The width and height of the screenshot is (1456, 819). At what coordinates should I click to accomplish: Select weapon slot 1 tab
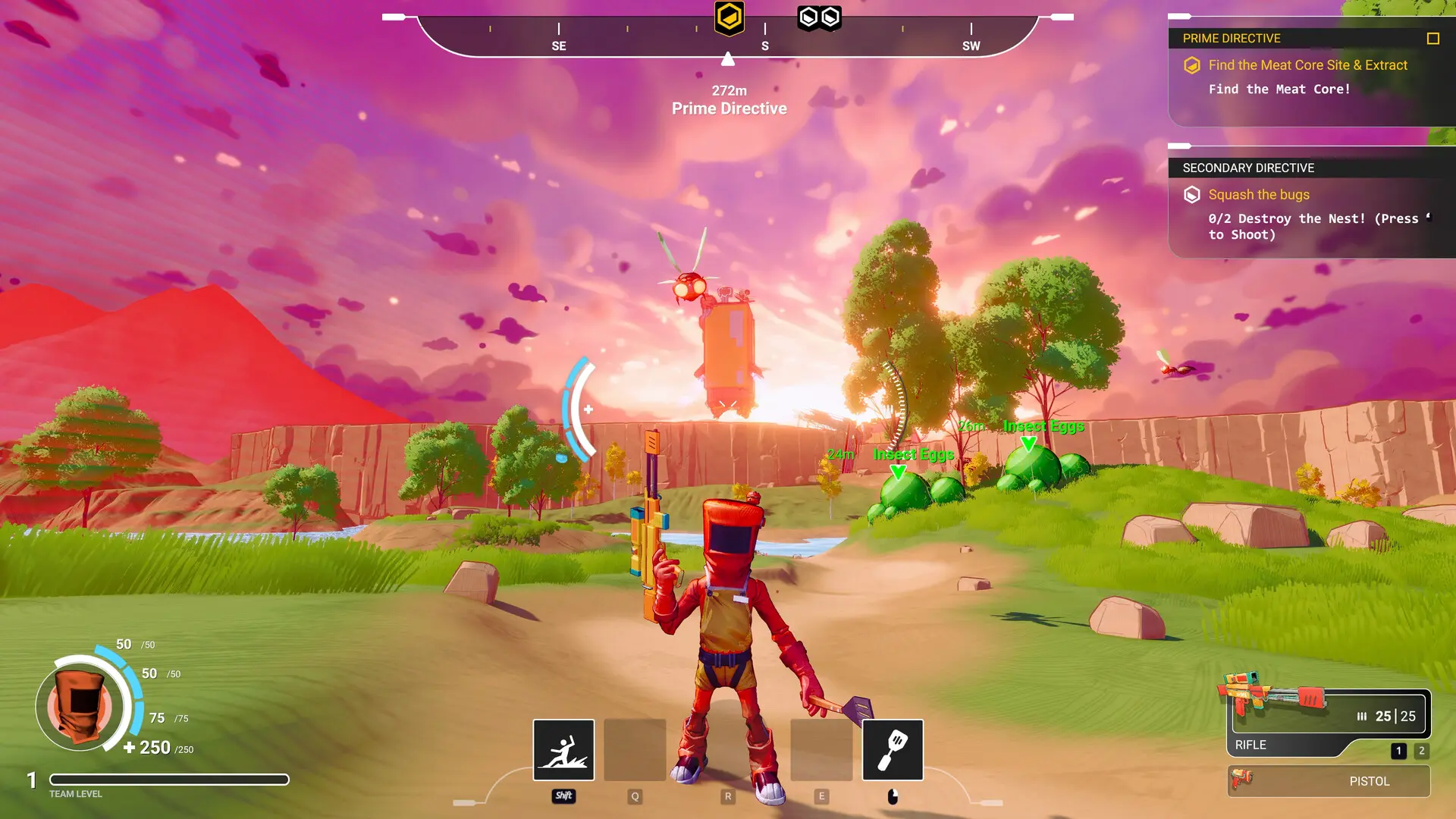click(1398, 752)
